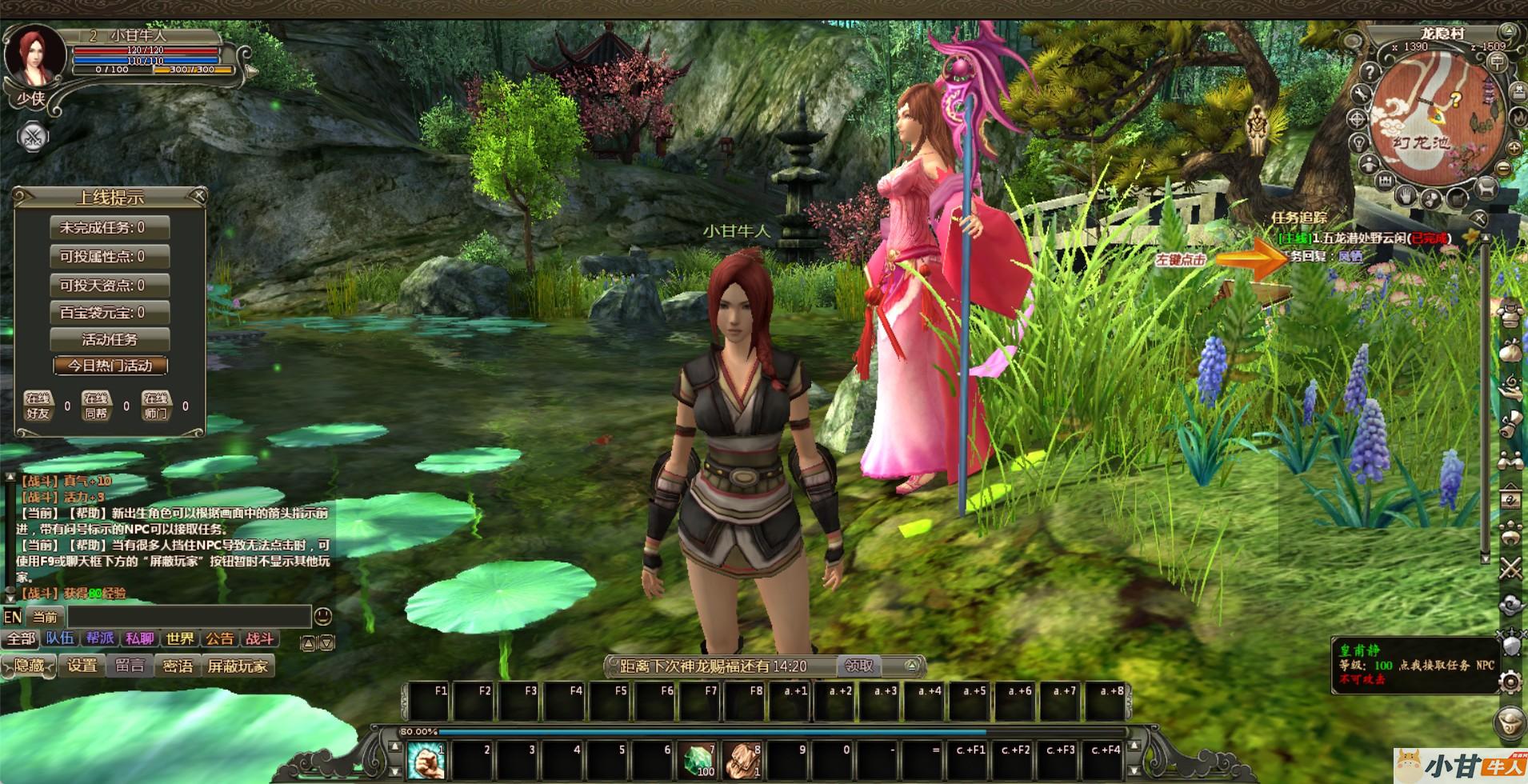Viewport: 1528px width, 784px height.
Task: Click the minimap zoom-out minus button
Action: [1504, 169]
